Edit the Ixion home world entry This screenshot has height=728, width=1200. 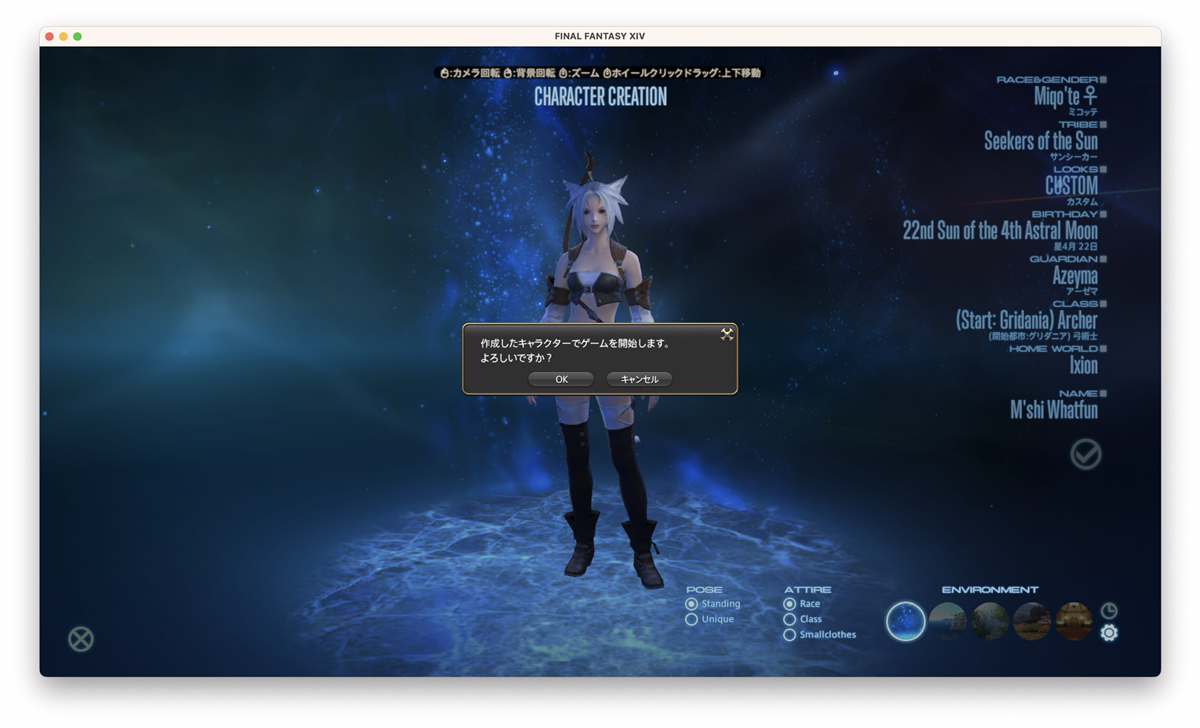point(1083,365)
